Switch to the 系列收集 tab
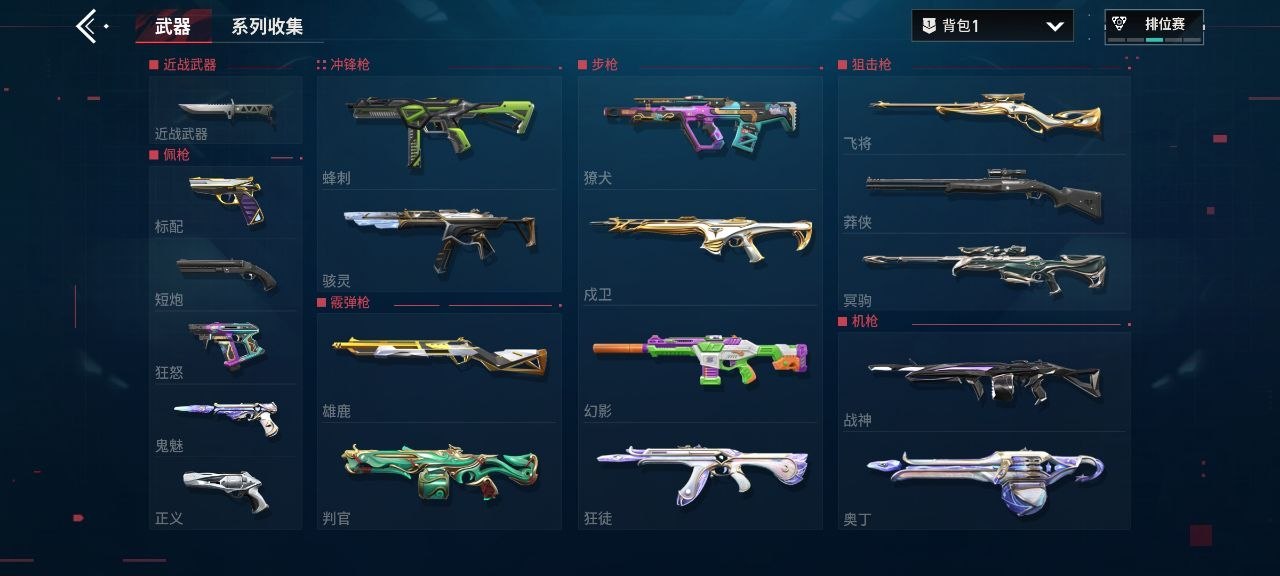1280x576 pixels. point(267,27)
